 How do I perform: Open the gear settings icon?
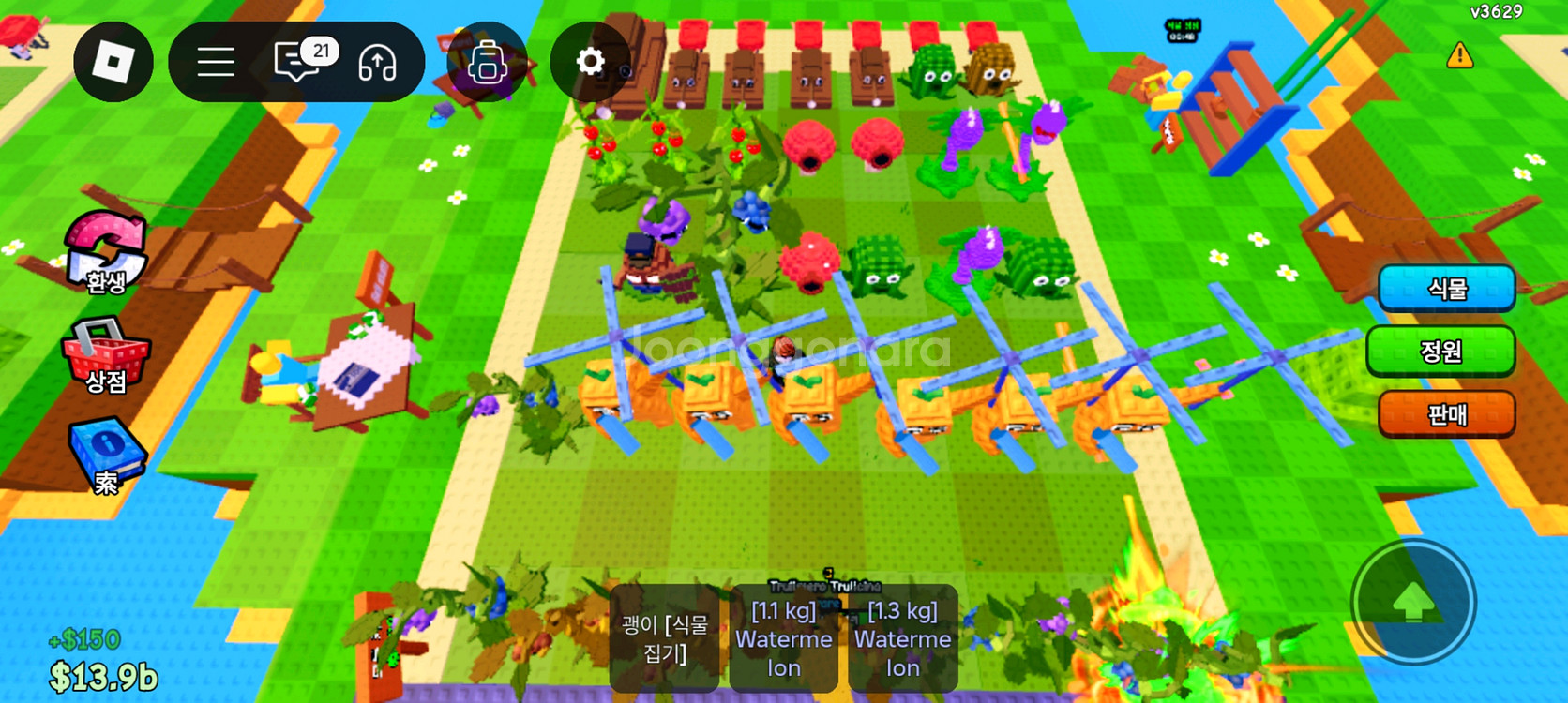pos(590,62)
